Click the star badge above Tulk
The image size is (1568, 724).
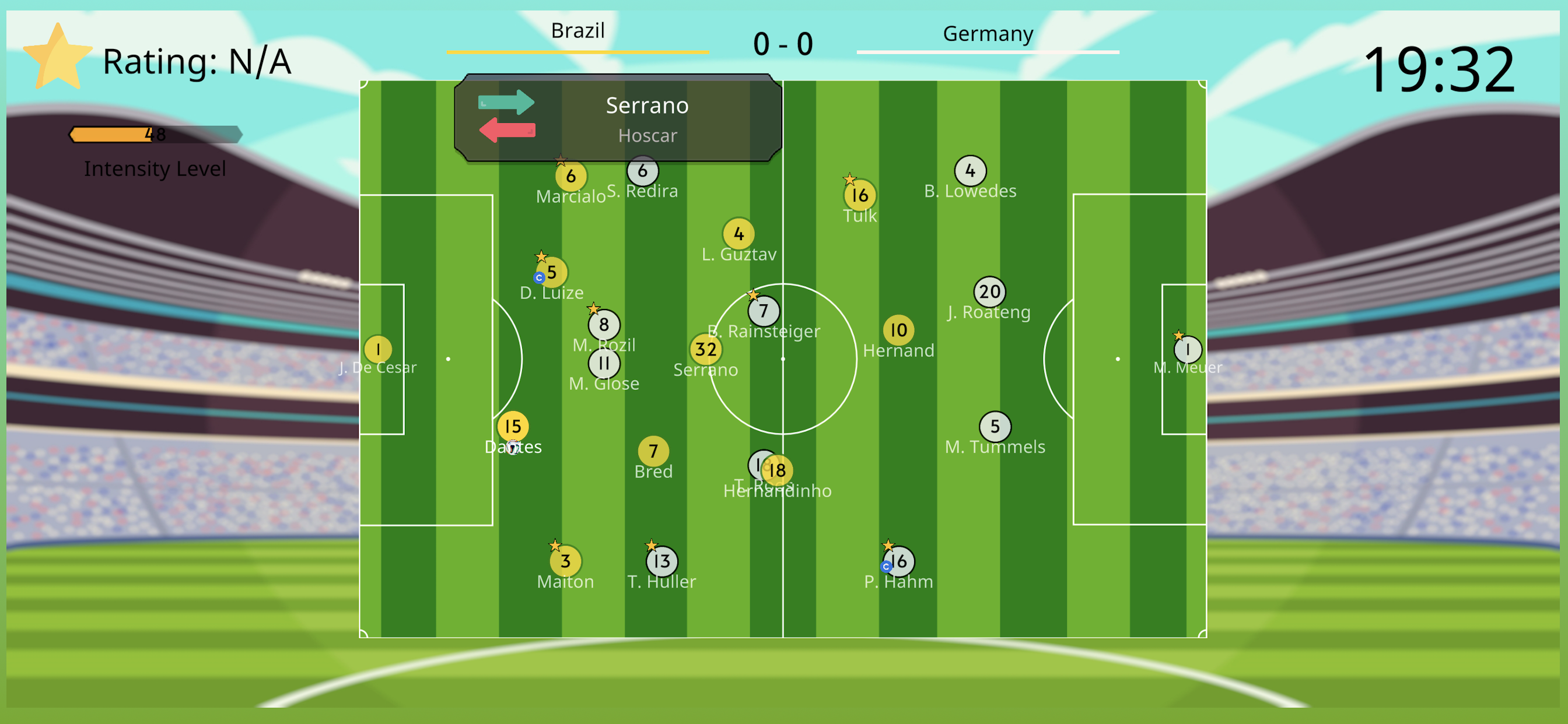pos(850,180)
